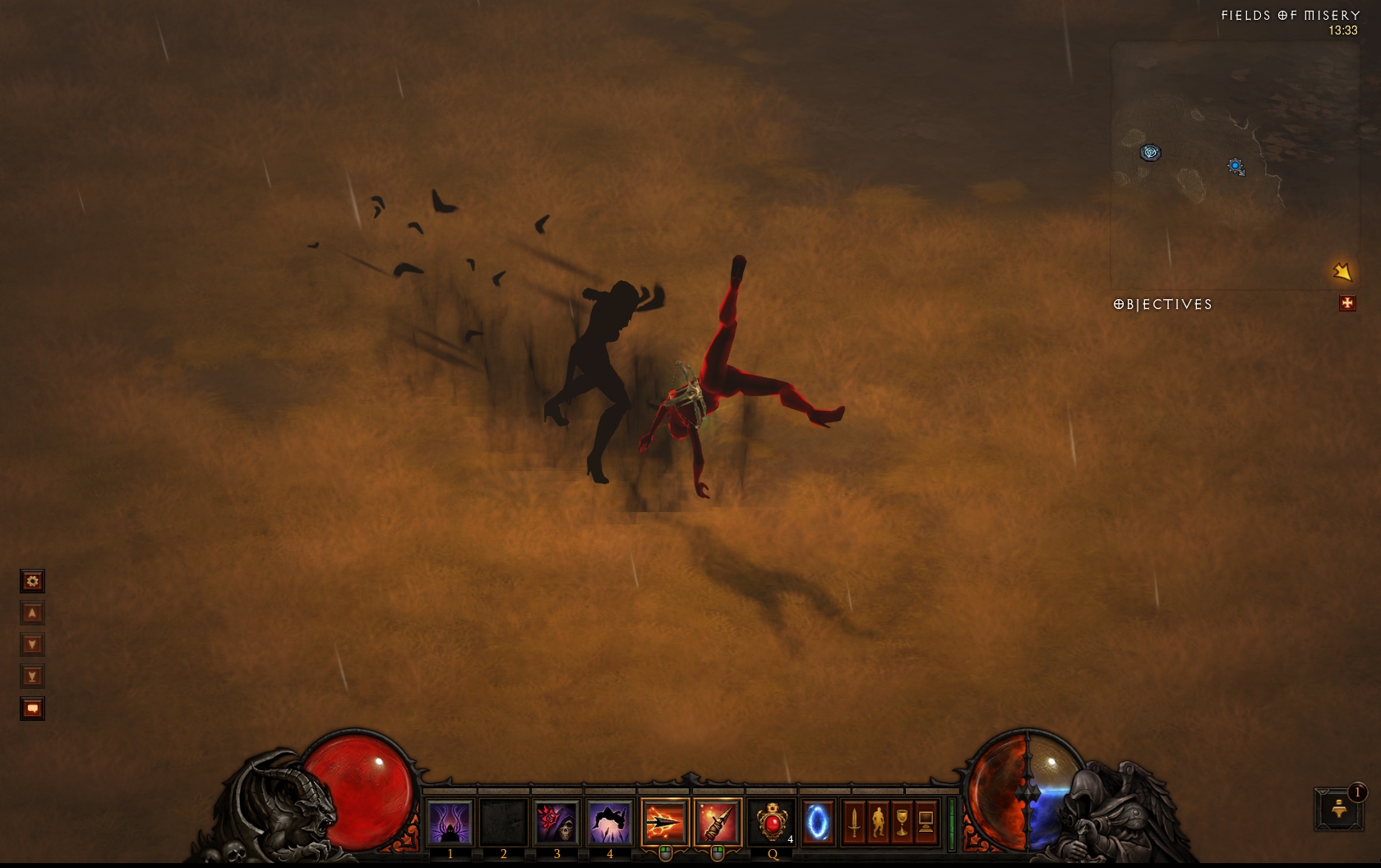
Task: Click the yellow arrow on the minimap
Action: click(1342, 271)
